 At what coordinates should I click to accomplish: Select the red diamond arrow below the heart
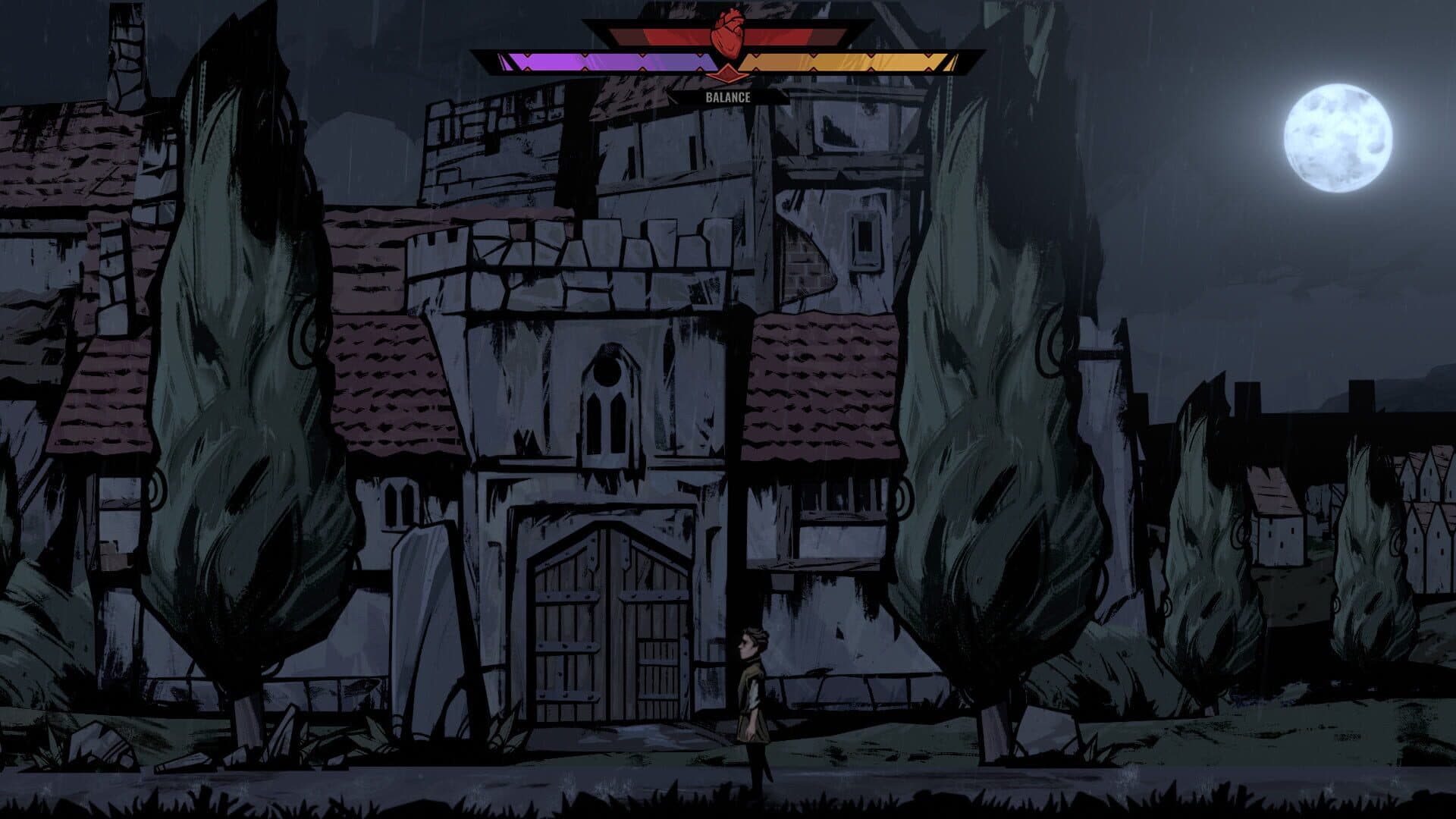point(728,73)
